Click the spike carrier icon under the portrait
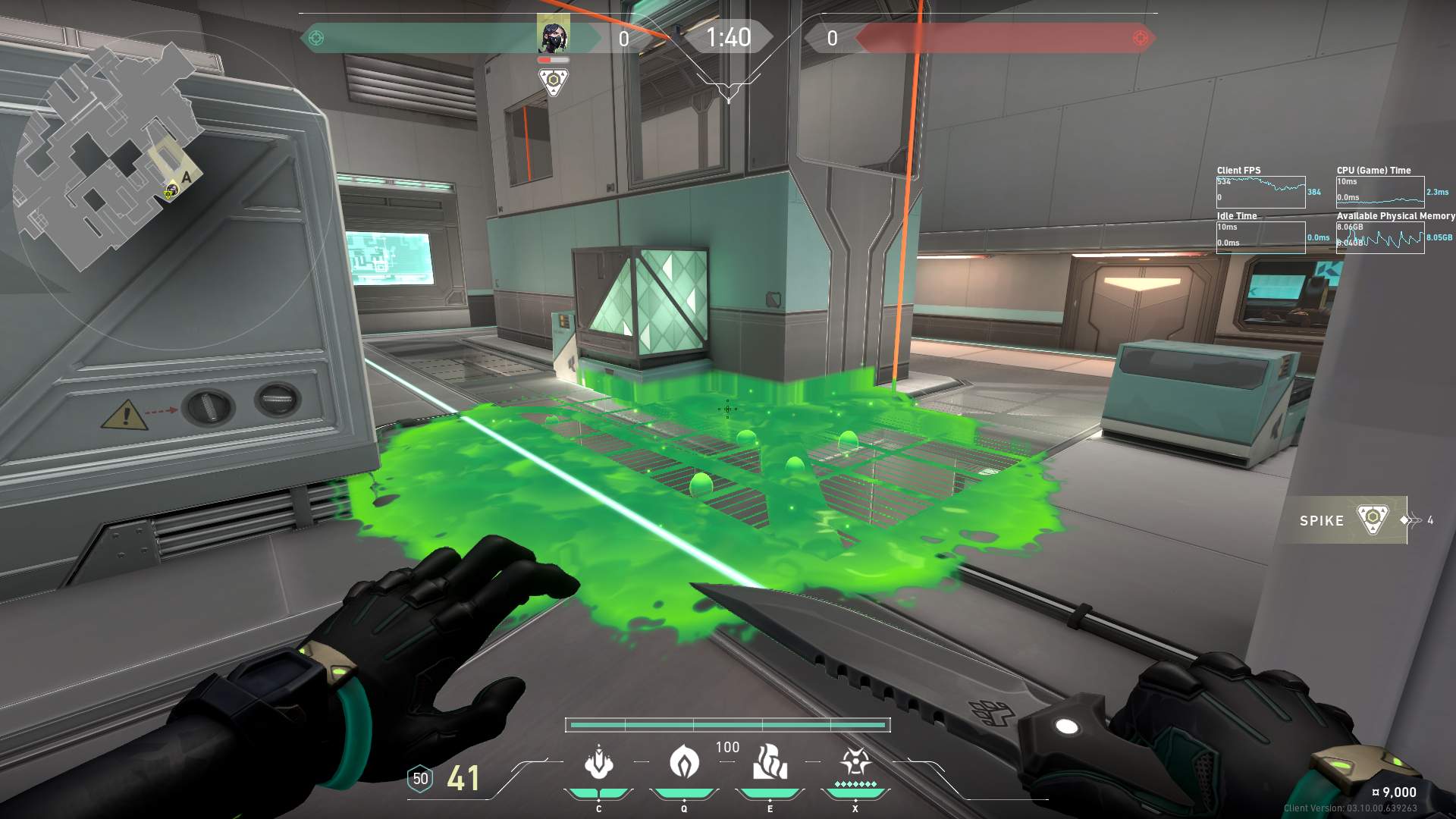Viewport: 1456px width, 819px height. tap(554, 81)
